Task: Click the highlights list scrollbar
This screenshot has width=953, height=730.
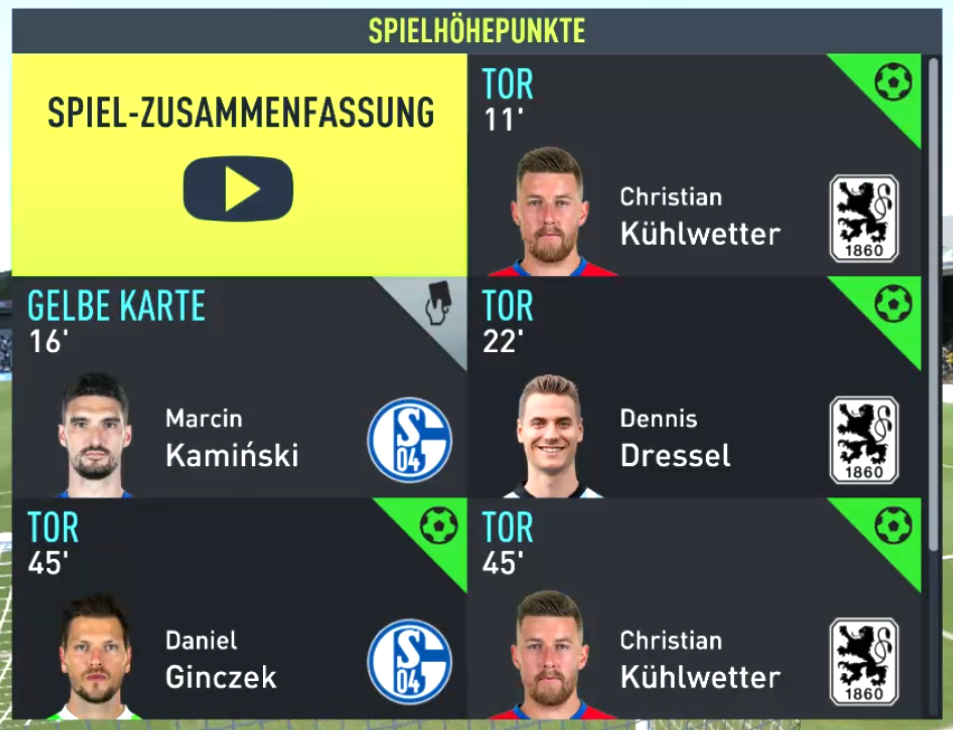Action: coord(933,300)
